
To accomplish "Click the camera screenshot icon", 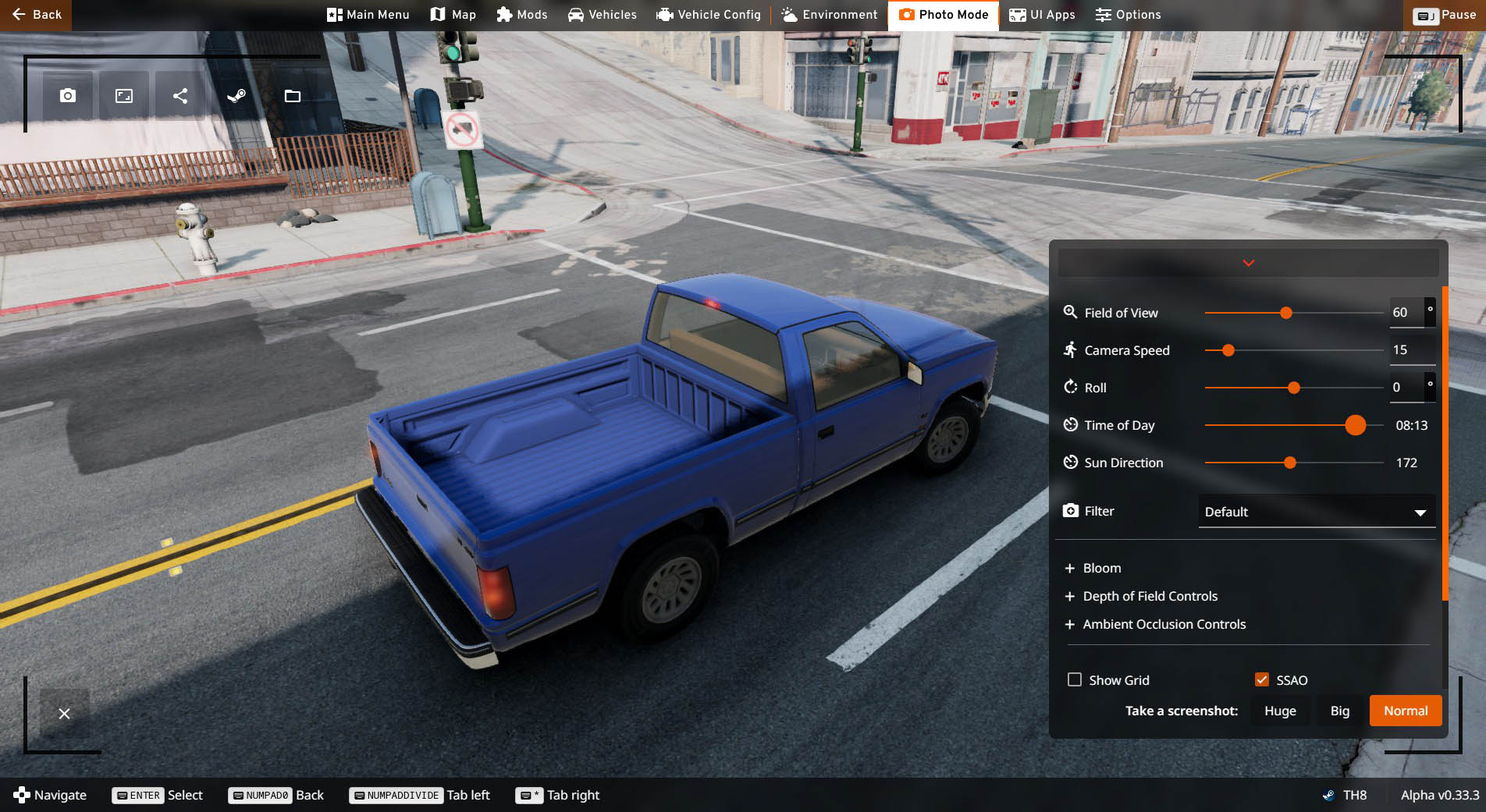I will tap(68, 96).
